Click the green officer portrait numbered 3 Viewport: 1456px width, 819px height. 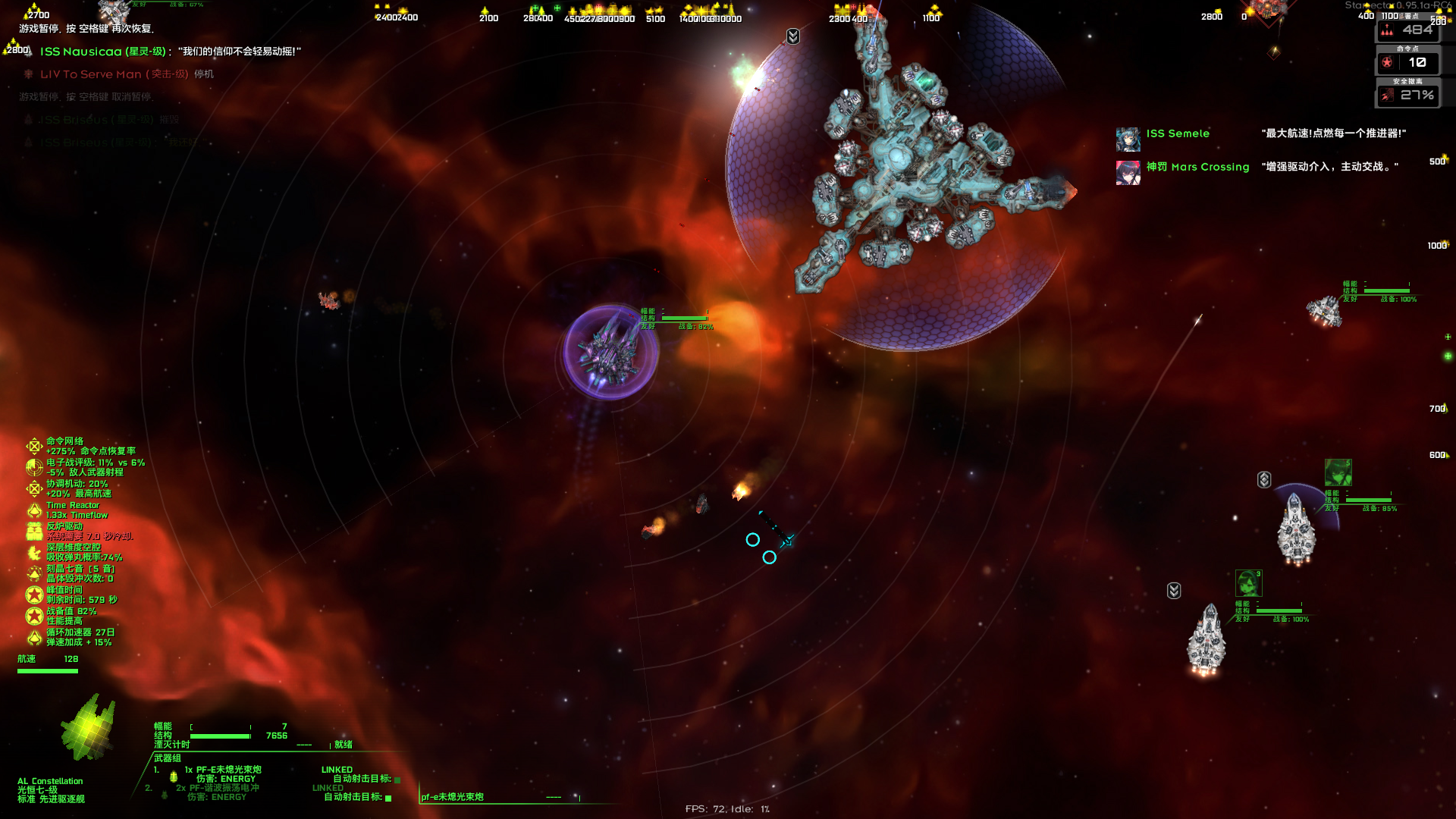(1248, 583)
